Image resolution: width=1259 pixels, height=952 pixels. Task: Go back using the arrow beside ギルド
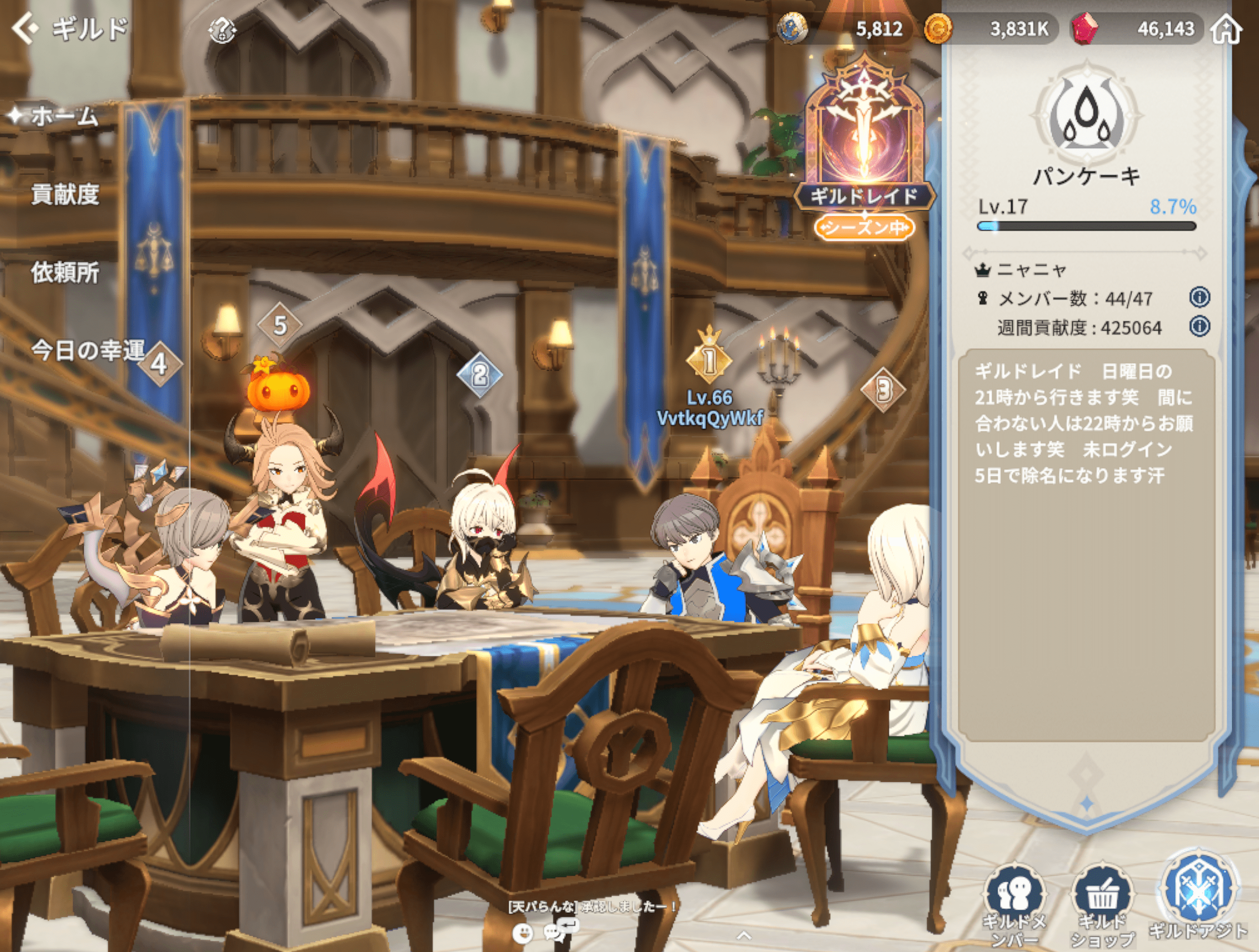[25, 28]
